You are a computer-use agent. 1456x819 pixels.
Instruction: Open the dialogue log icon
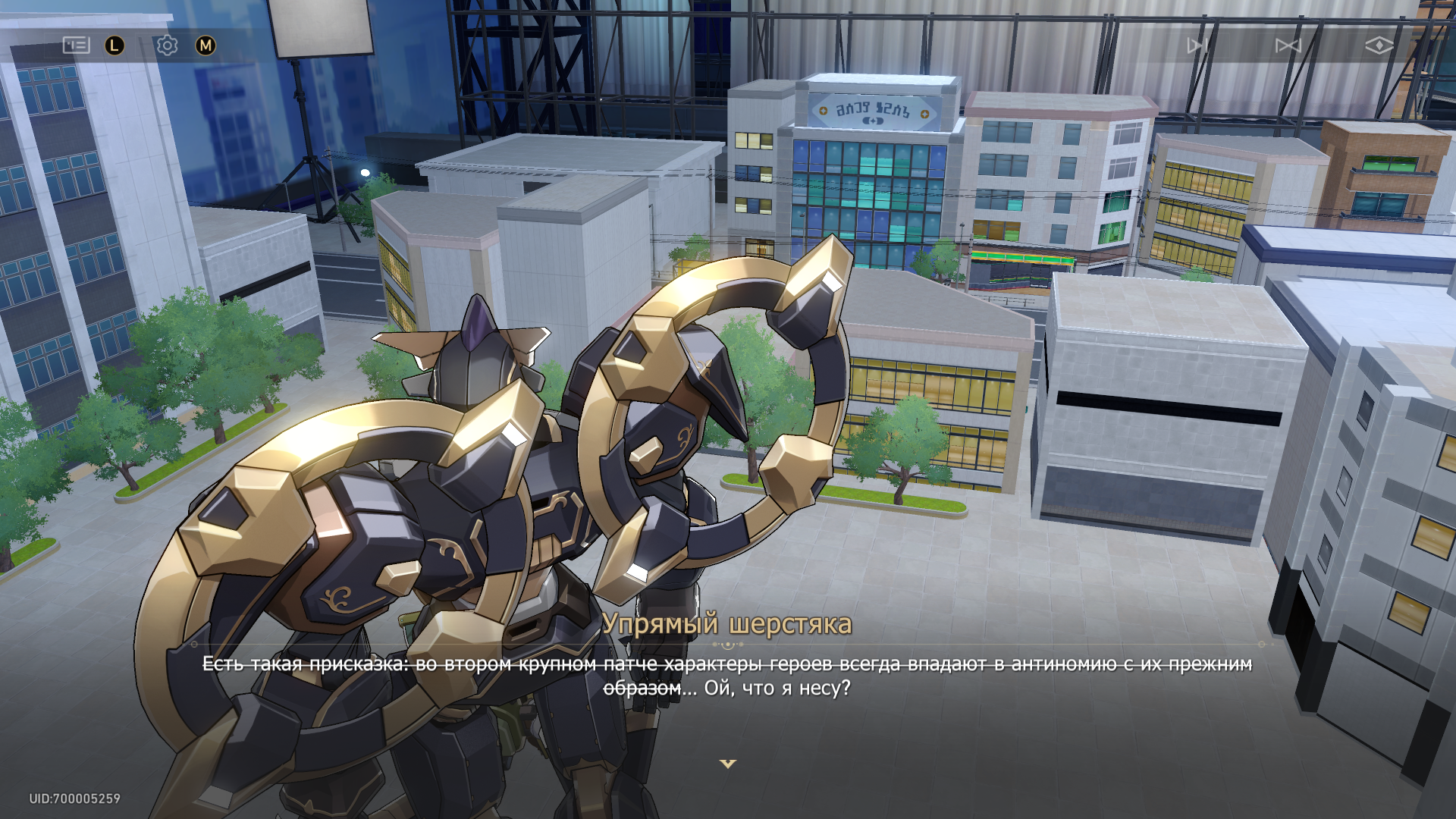pos(76,45)
